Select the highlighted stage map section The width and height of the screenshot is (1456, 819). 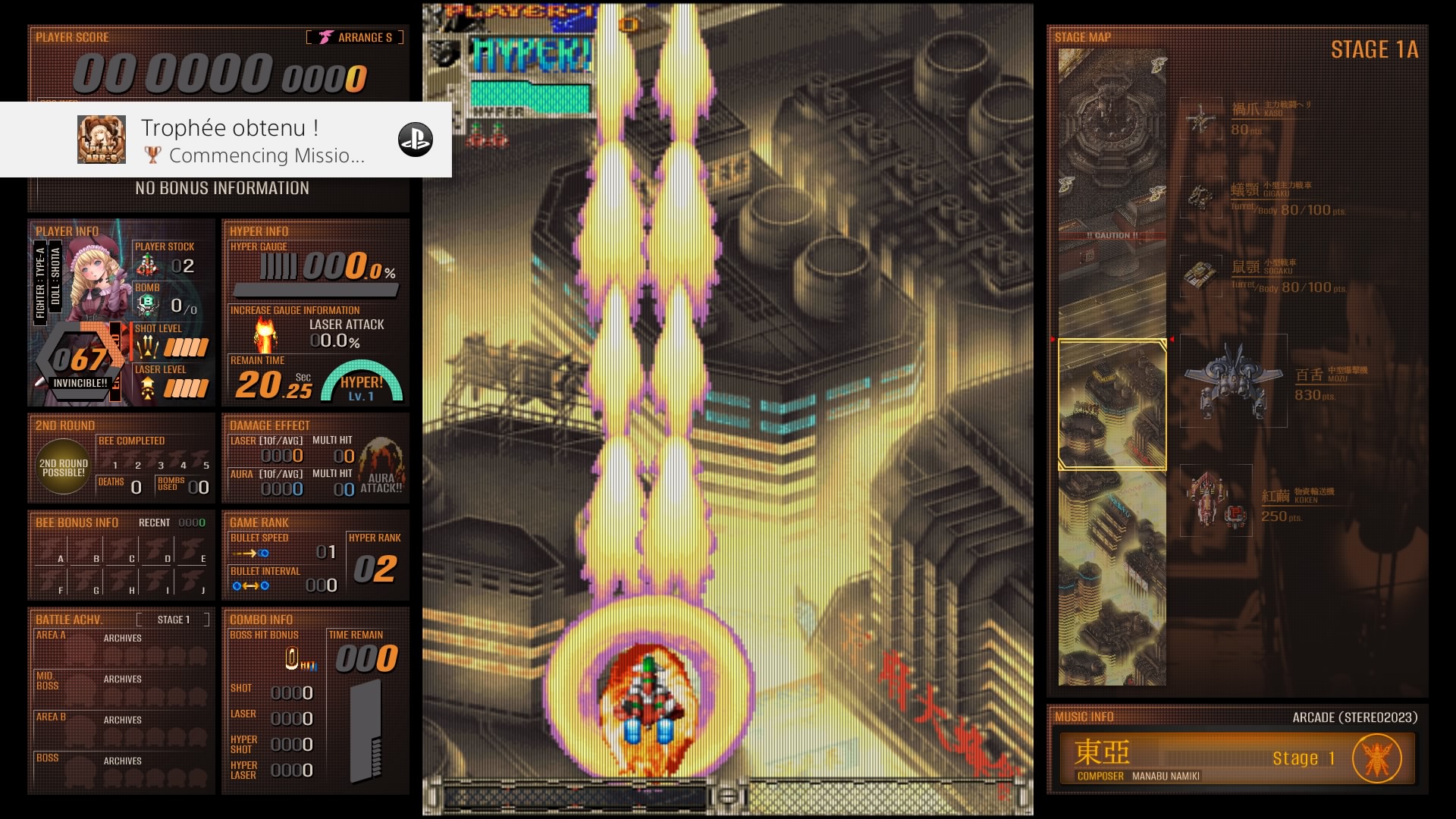click(x=1112, y=405)
